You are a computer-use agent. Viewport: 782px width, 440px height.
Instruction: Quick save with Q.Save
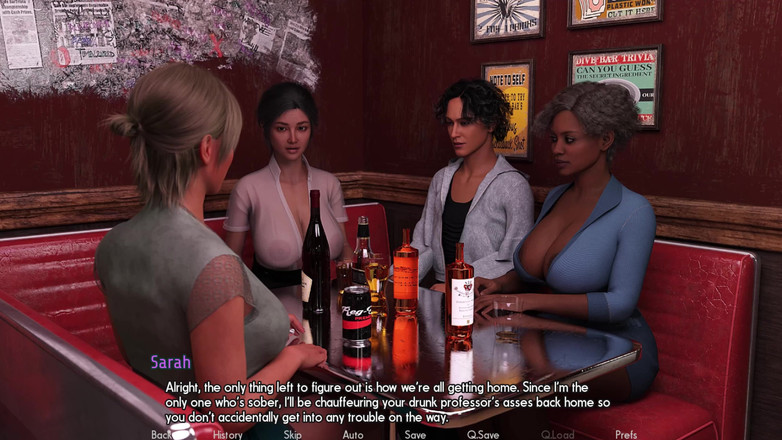(x=483, y=434)
